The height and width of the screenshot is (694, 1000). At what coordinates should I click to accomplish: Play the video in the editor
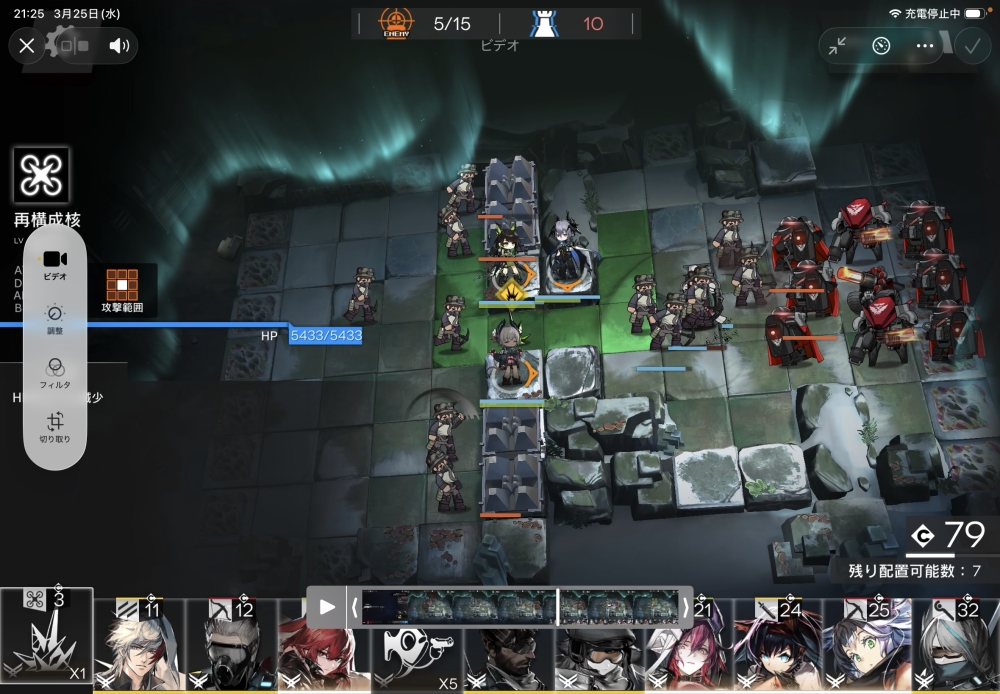327,607
